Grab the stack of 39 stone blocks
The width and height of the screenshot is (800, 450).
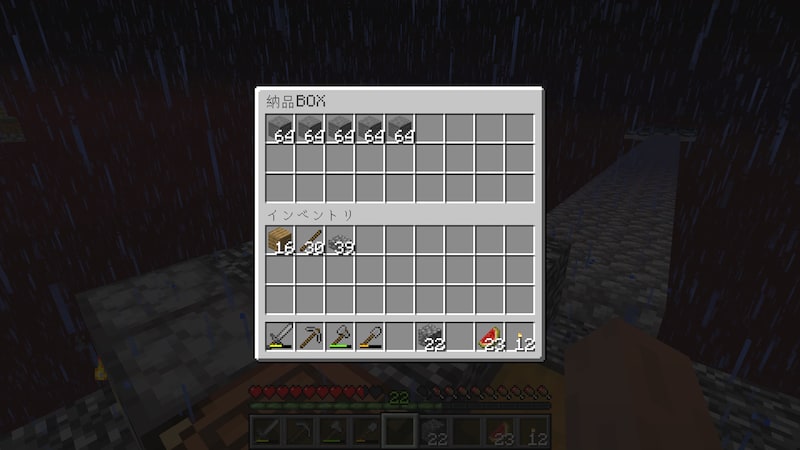click(x=340, y=240)
